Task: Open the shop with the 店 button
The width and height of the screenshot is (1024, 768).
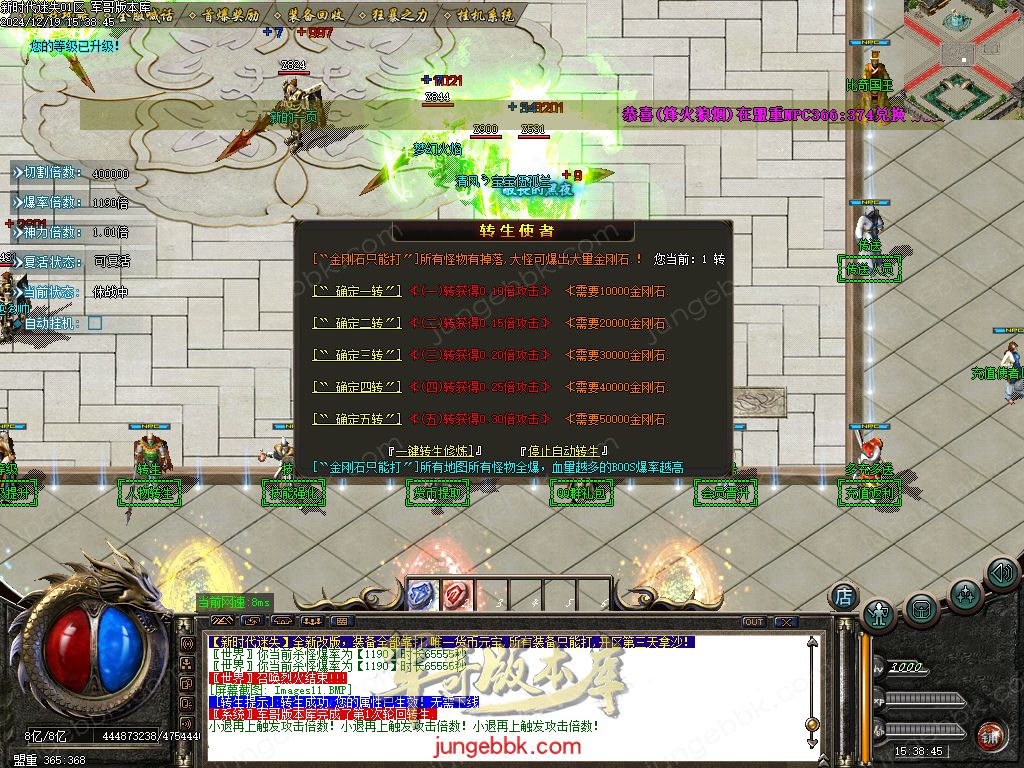Action: point(844,596)
